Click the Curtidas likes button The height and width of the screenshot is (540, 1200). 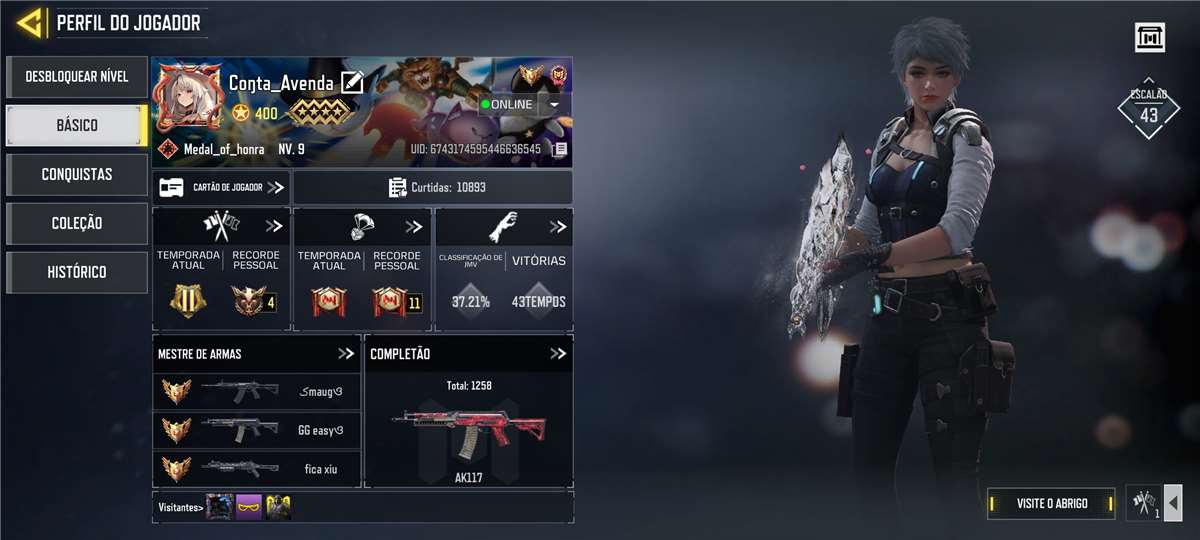click(x=433, y=187)
